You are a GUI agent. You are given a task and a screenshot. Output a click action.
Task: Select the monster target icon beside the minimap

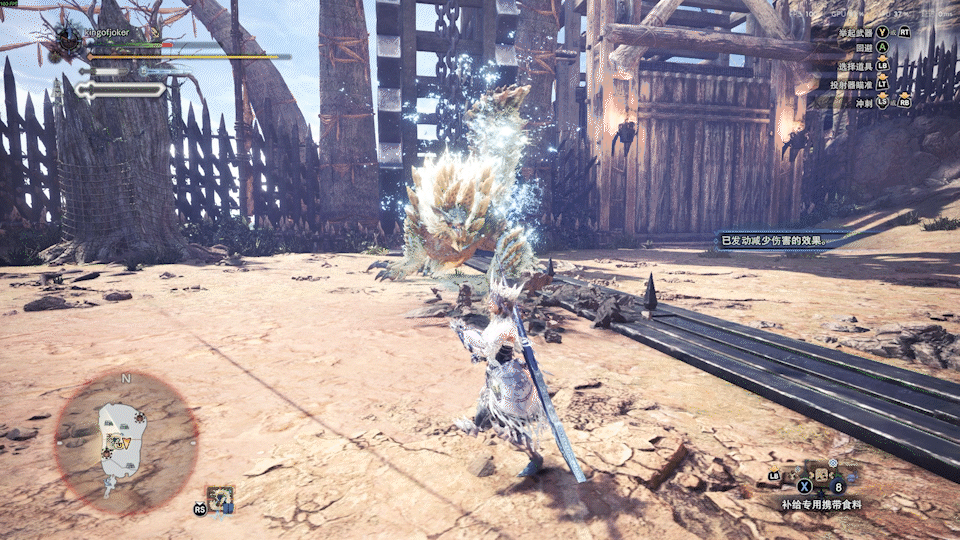point(220,497)
